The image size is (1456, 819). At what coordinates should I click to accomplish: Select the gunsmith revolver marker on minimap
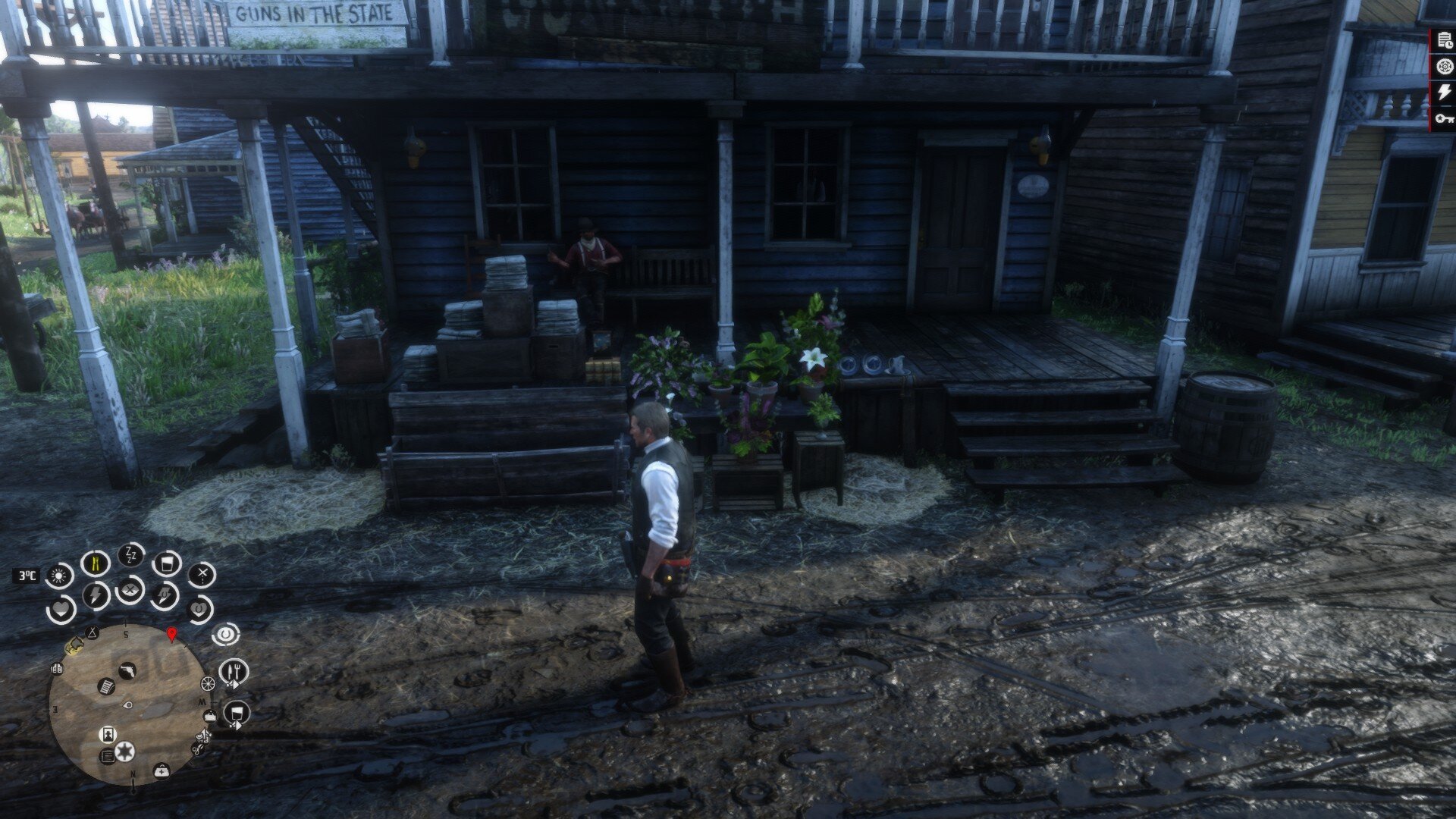point(127,670)
